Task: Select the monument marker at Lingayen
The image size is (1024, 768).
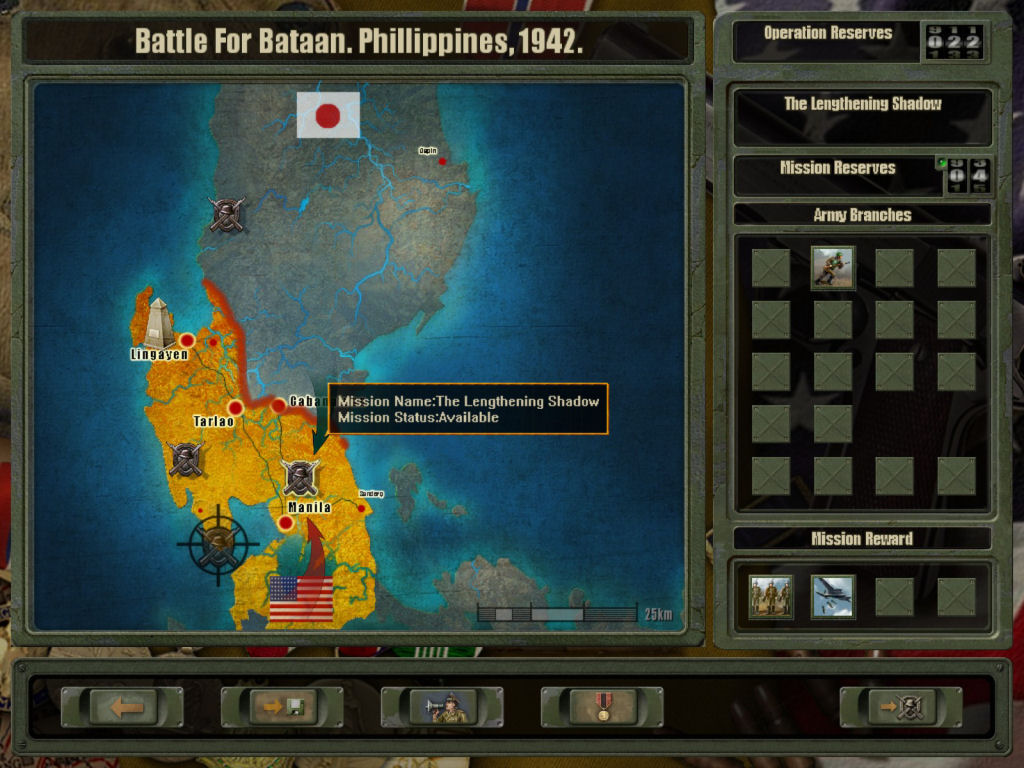Action: (157, 322)
